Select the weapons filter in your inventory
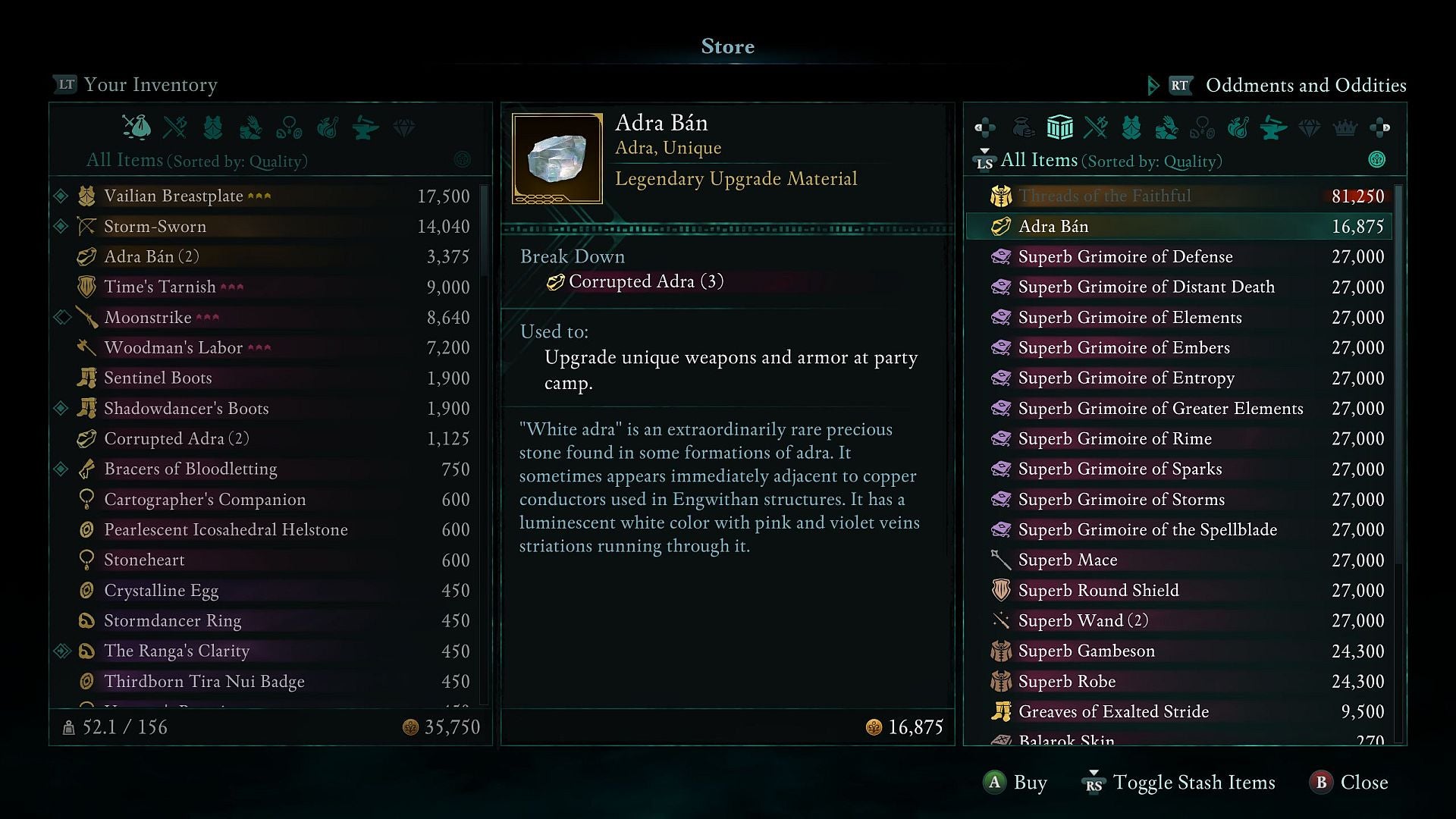Viewport: 1456px width, 819px height. [x=176, y=127]
